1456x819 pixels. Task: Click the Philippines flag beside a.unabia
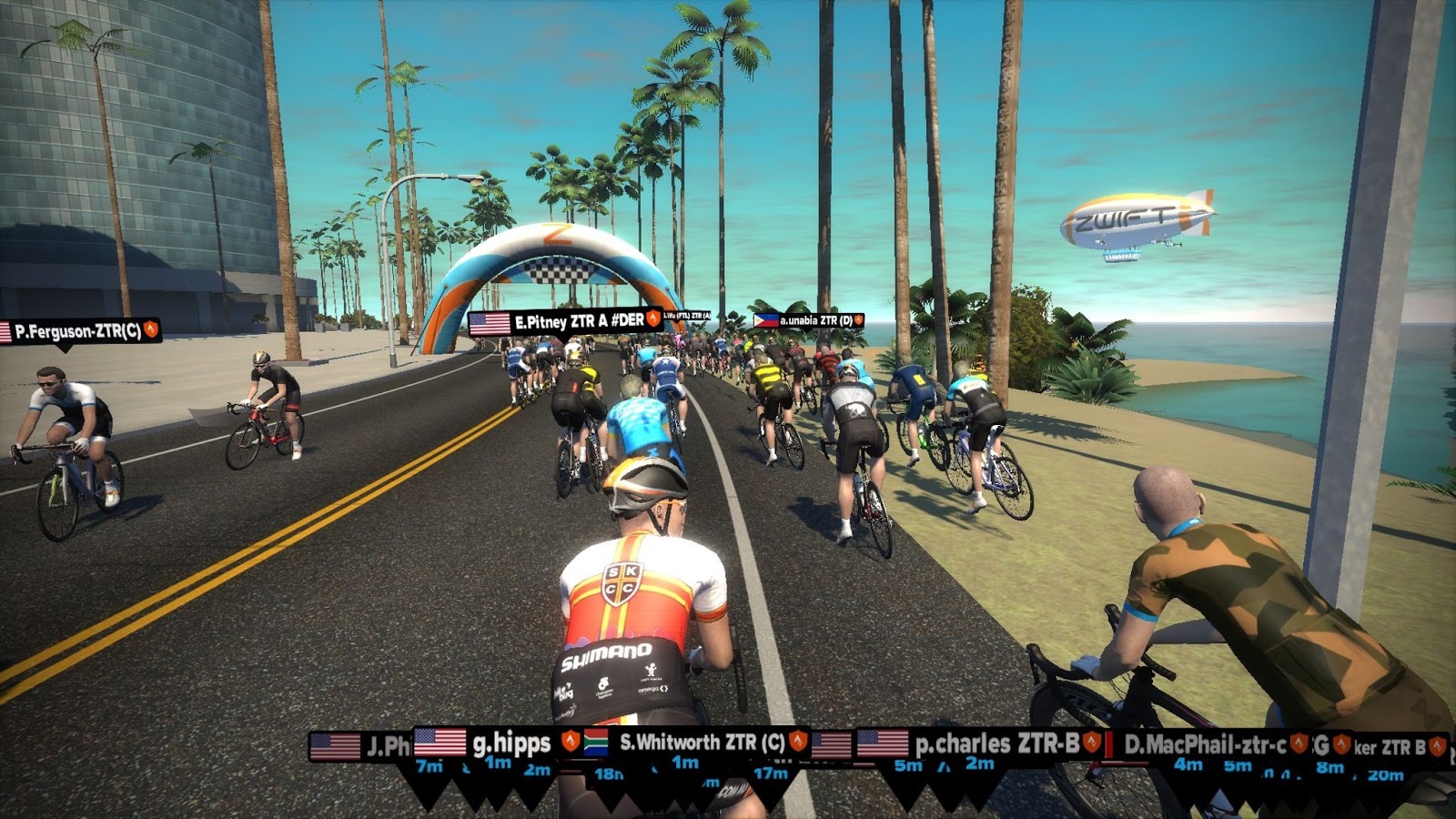(764, 321)
